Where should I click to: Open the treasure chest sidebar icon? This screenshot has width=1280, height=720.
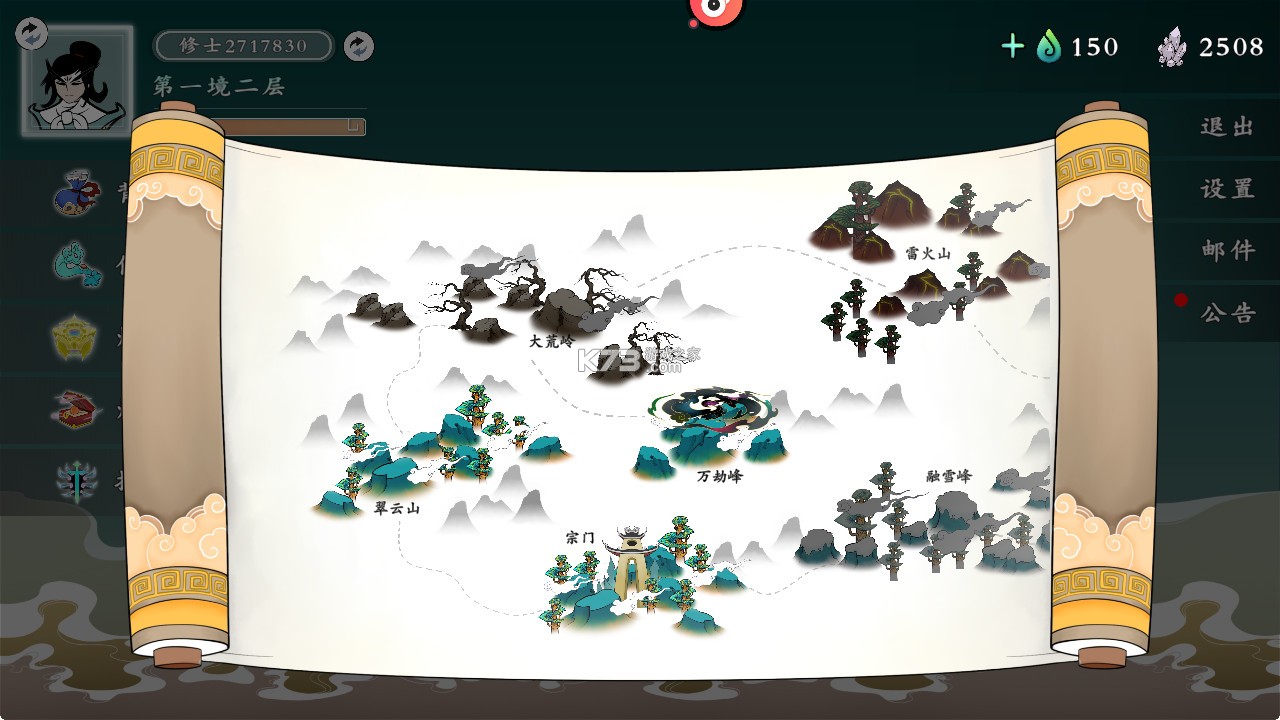[78, 409]
